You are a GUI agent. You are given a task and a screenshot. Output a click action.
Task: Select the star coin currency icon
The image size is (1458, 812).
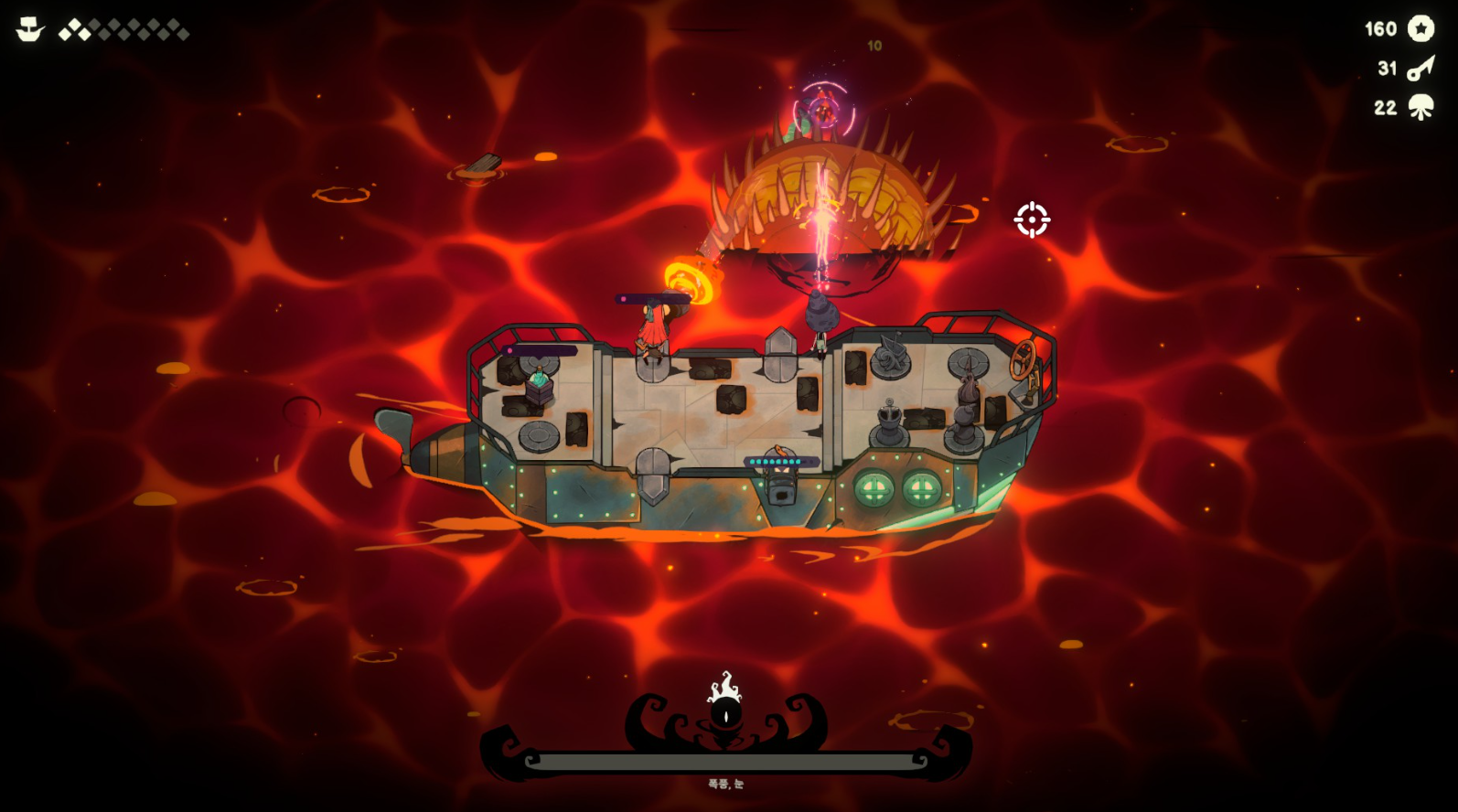click(x=1420, y=28)
